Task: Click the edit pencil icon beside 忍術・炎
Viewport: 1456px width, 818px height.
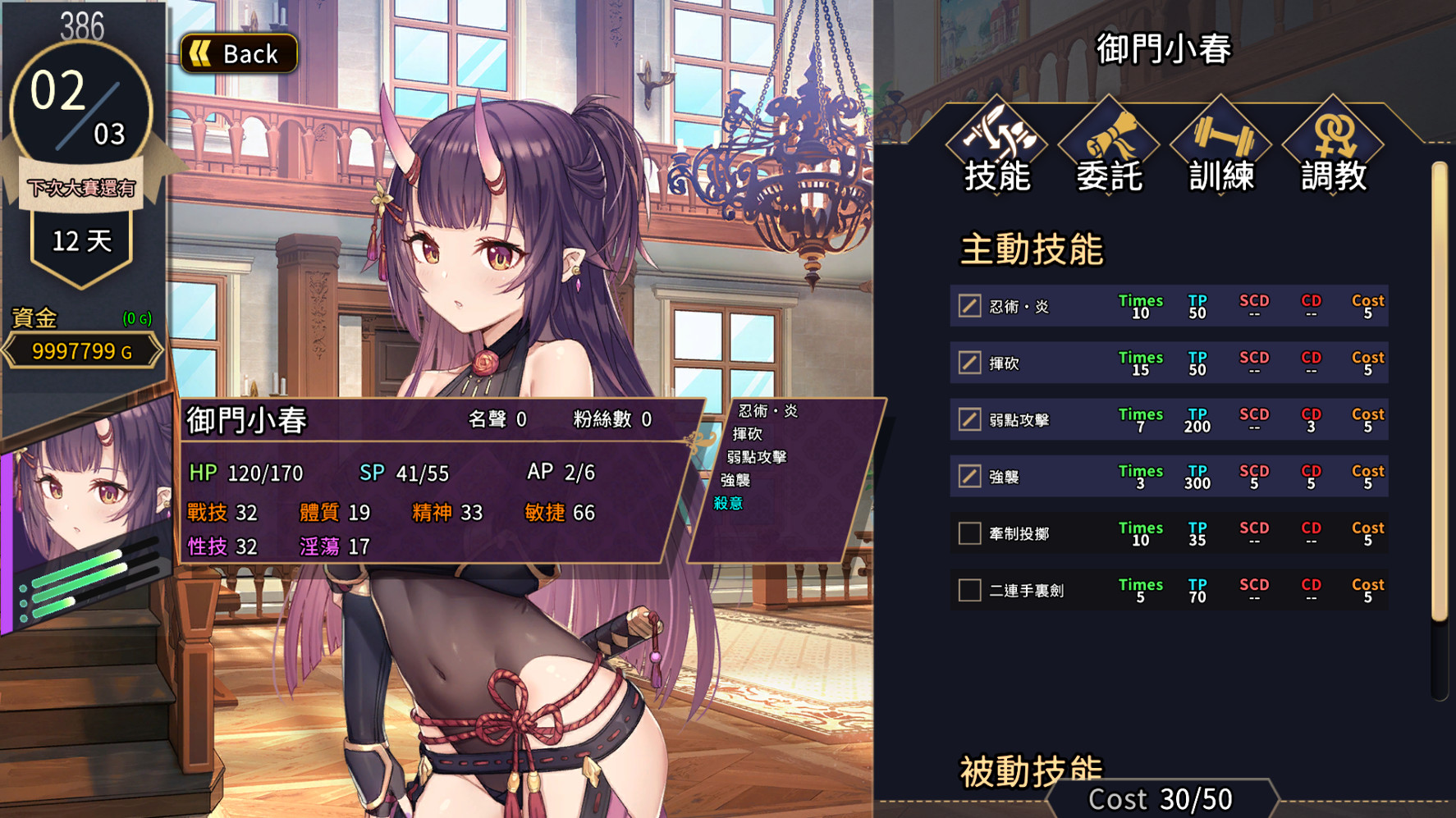Action: coord(968,305)
